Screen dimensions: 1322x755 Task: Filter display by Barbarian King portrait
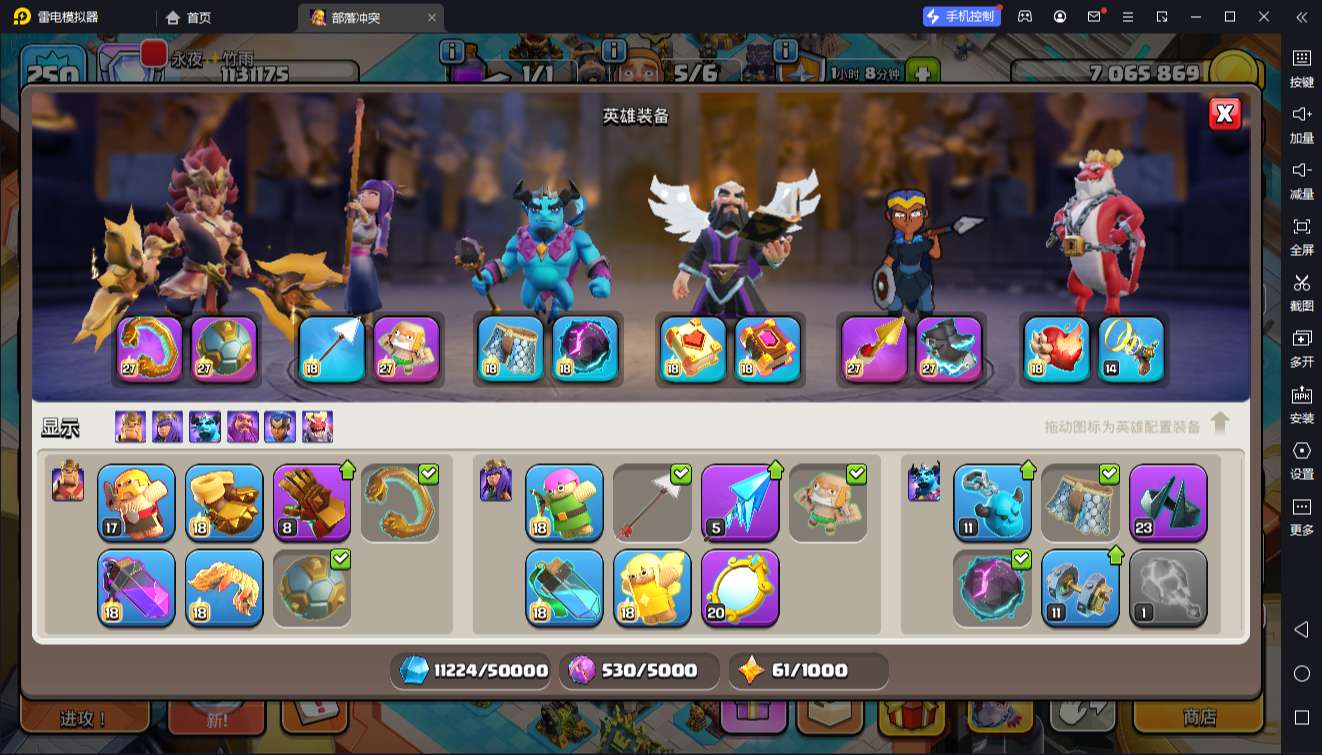pyautogui.click(x=130, y=427)
